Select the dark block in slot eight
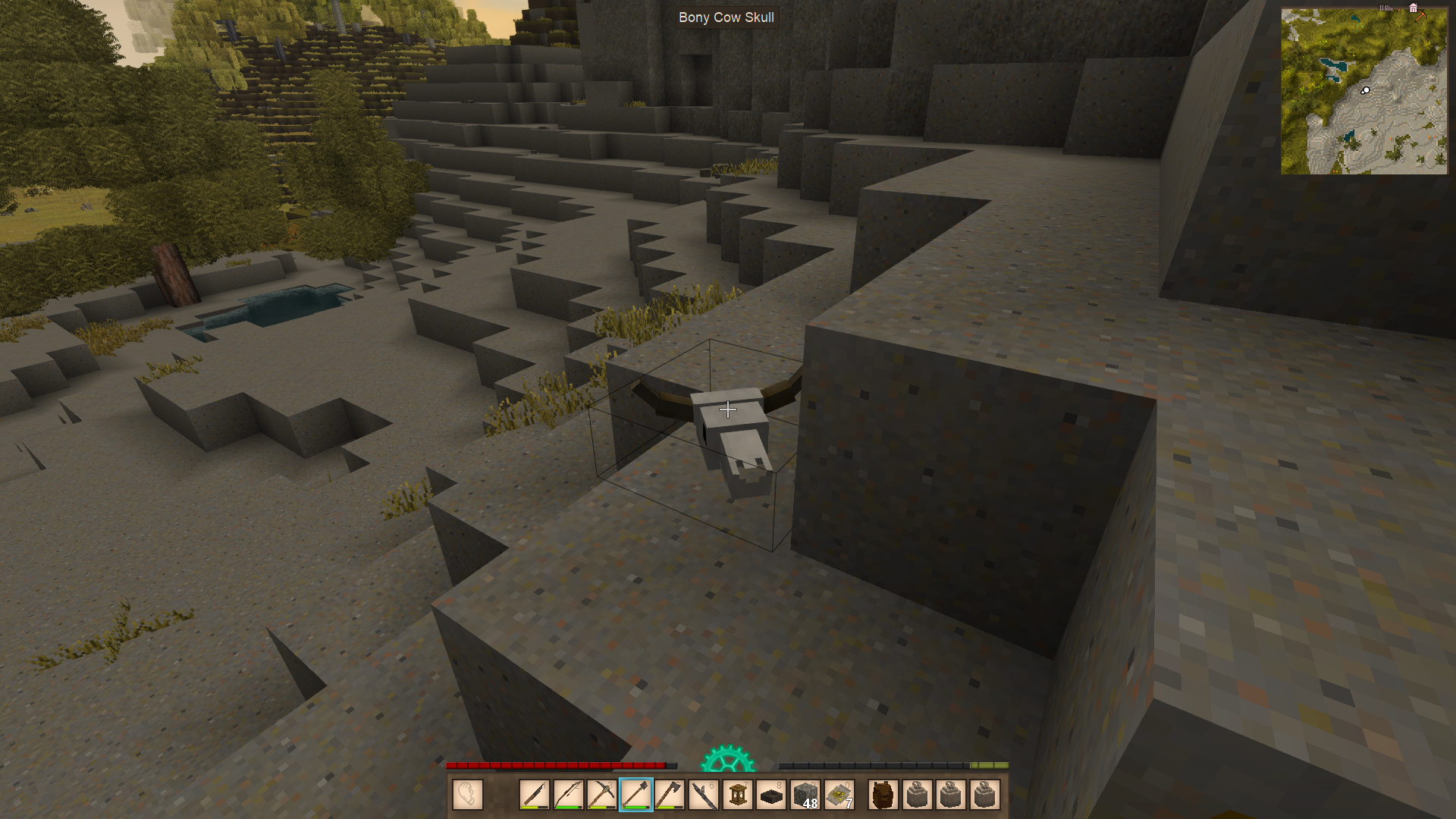 [x=770, y=795]
